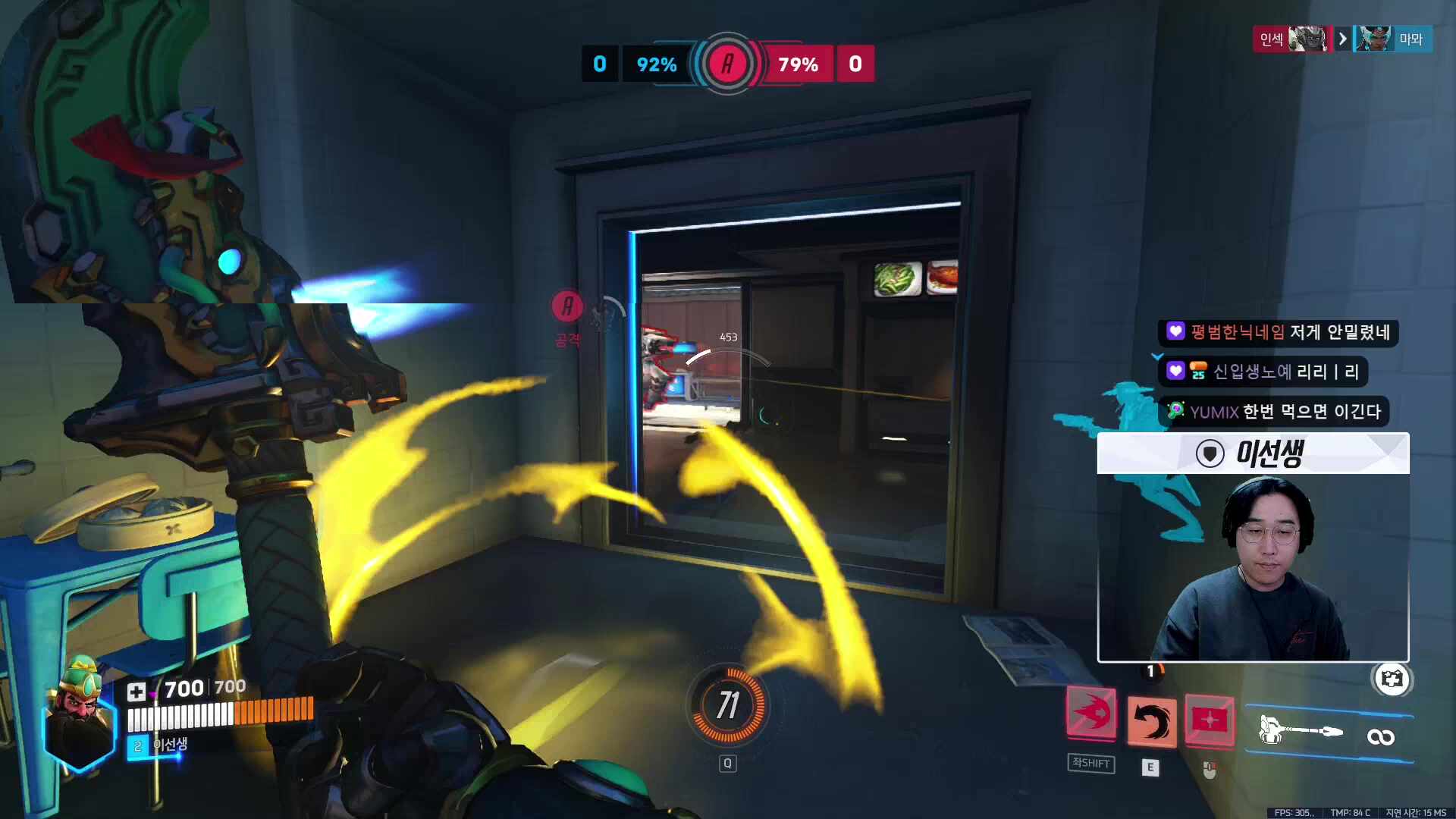Screen dimensions: 1456x819
Task: Select the polearm weapon icon
Action: click(x=1301, y=732)
